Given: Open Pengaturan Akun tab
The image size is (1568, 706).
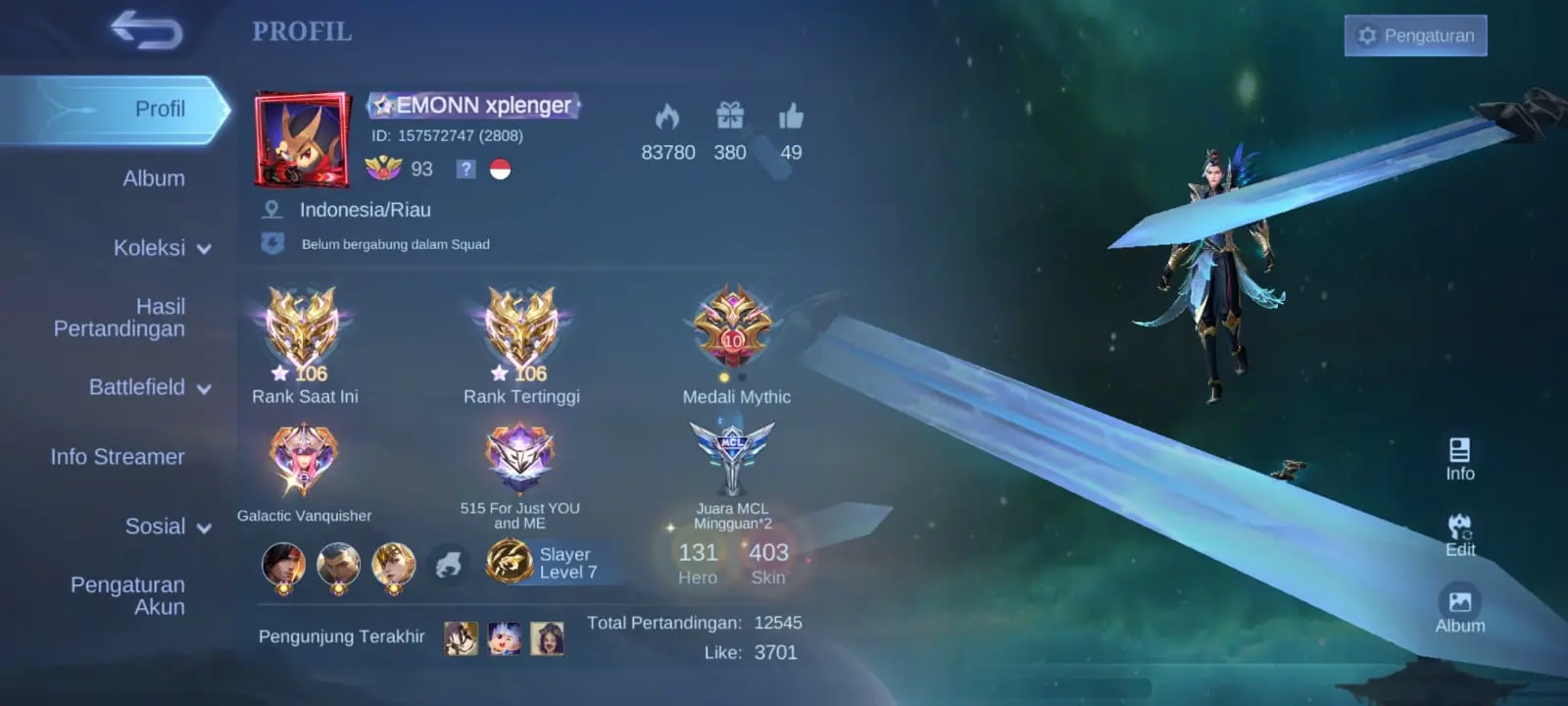Looking at the screenshot, I should coord(127,595).
